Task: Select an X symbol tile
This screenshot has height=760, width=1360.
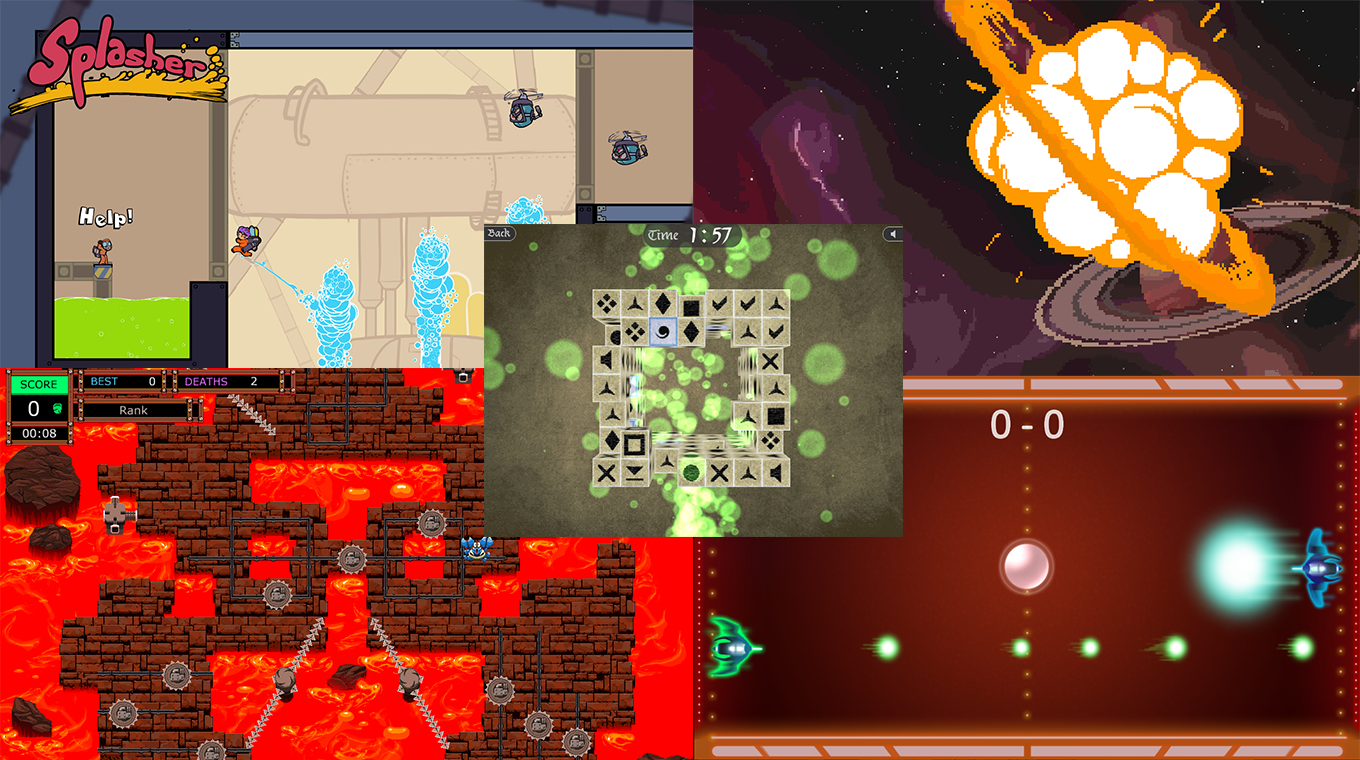Action: click(x=771, y=361)
